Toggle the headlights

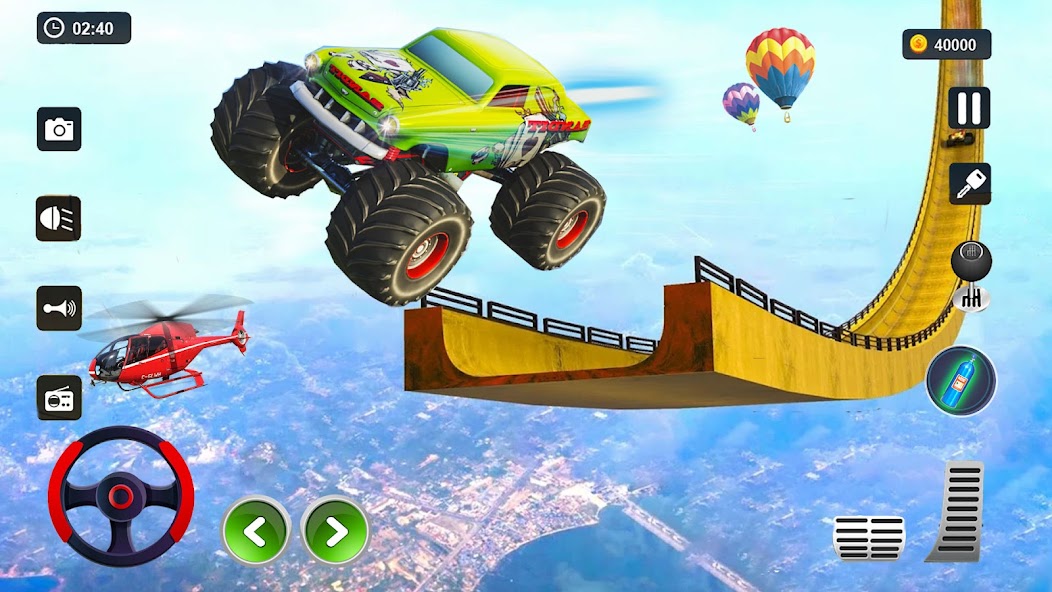(59, 218)
